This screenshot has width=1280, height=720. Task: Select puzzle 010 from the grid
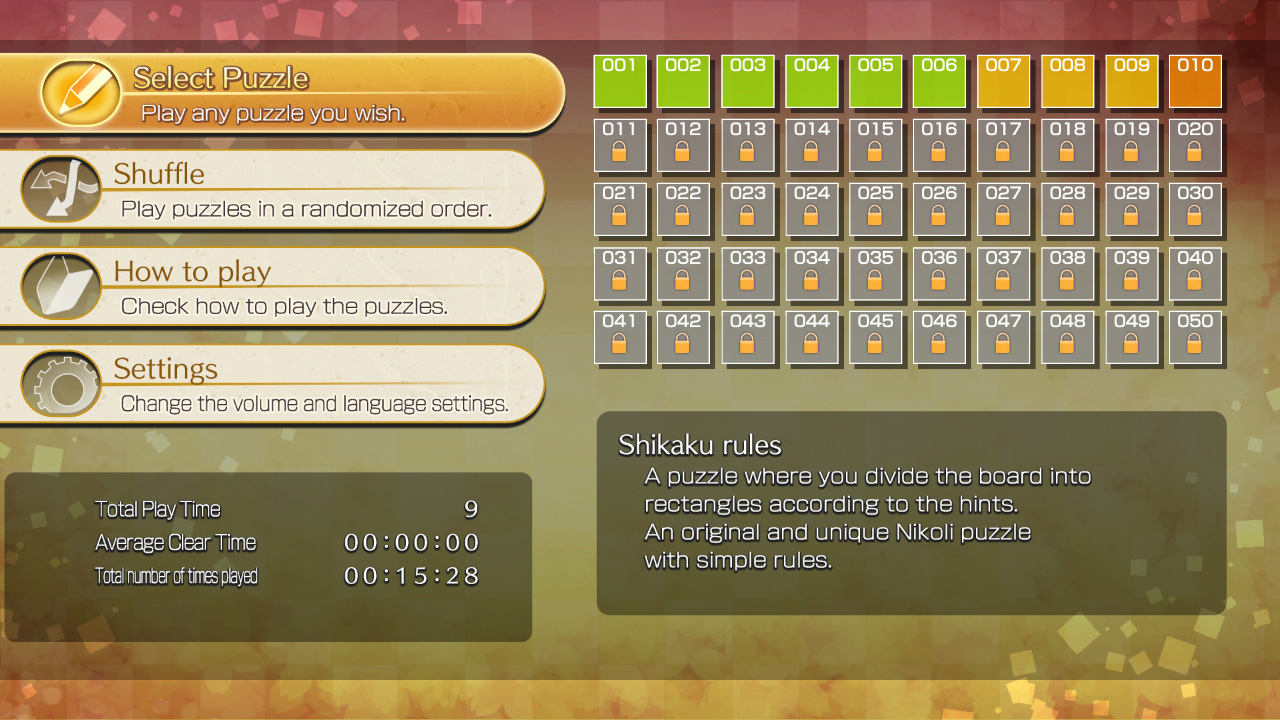tap(1196, 81)
